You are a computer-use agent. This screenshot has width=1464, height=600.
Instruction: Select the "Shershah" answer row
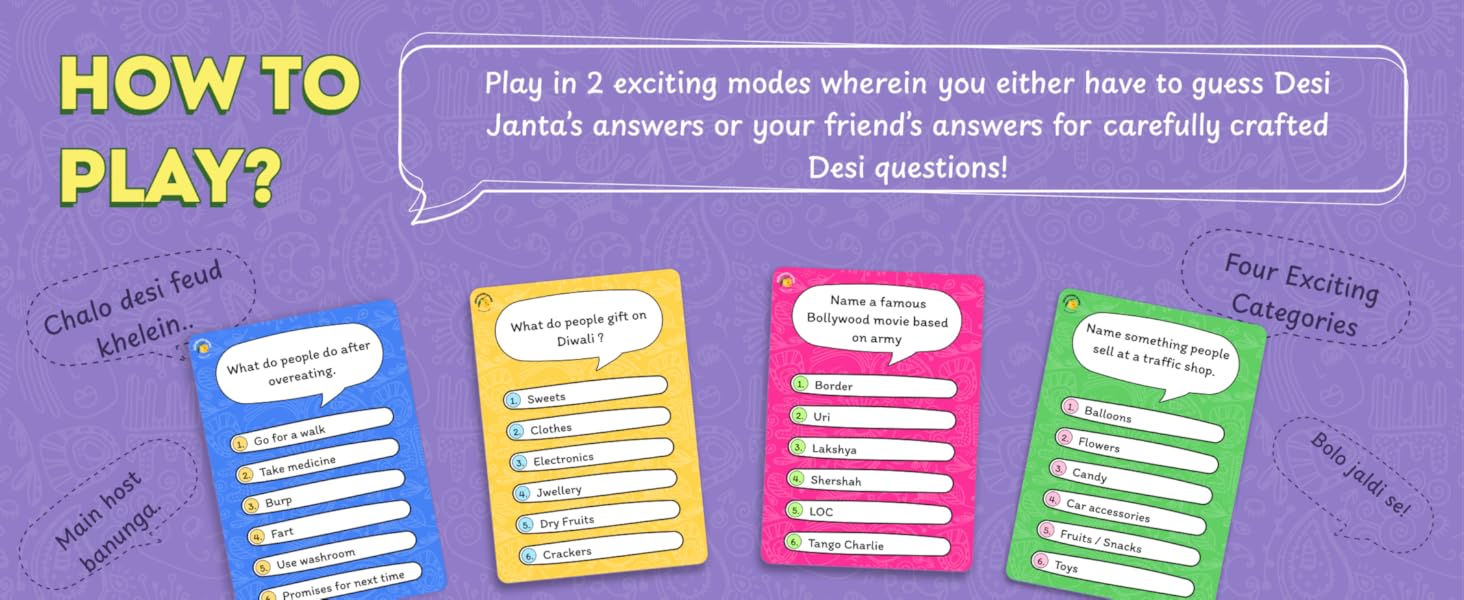[869, 480]
